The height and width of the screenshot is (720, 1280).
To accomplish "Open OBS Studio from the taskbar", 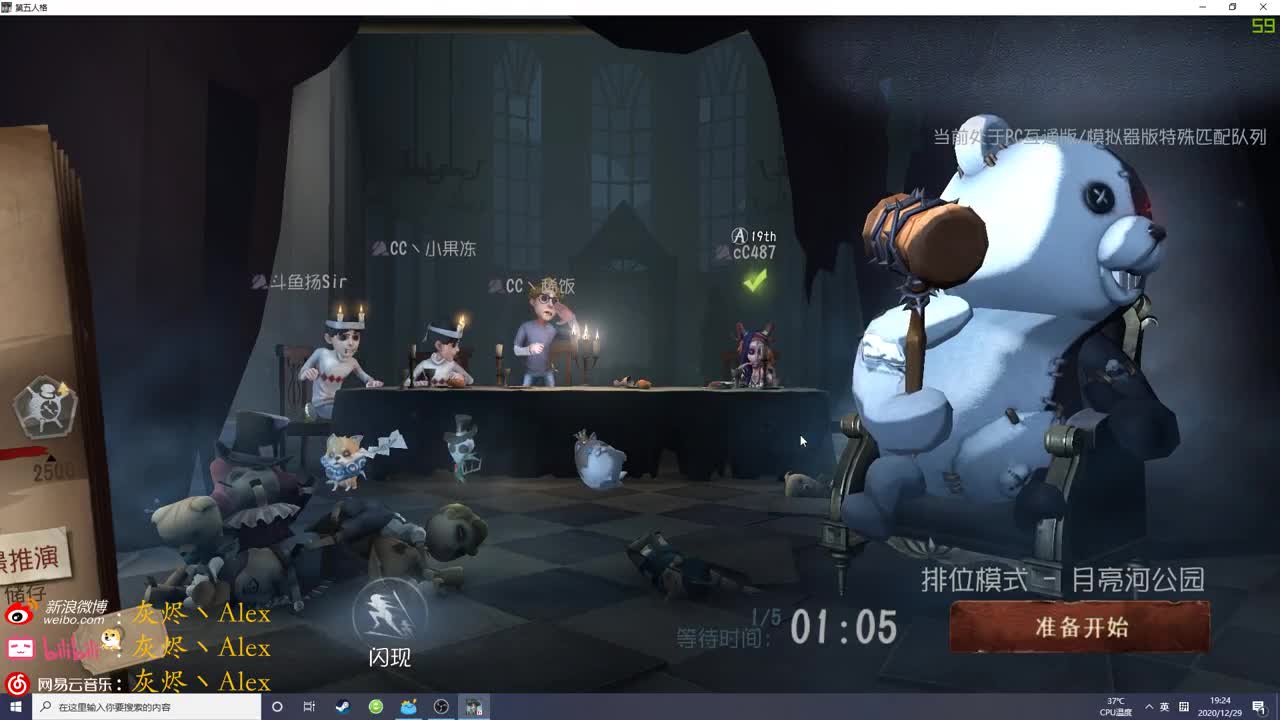I will point(440,707).
